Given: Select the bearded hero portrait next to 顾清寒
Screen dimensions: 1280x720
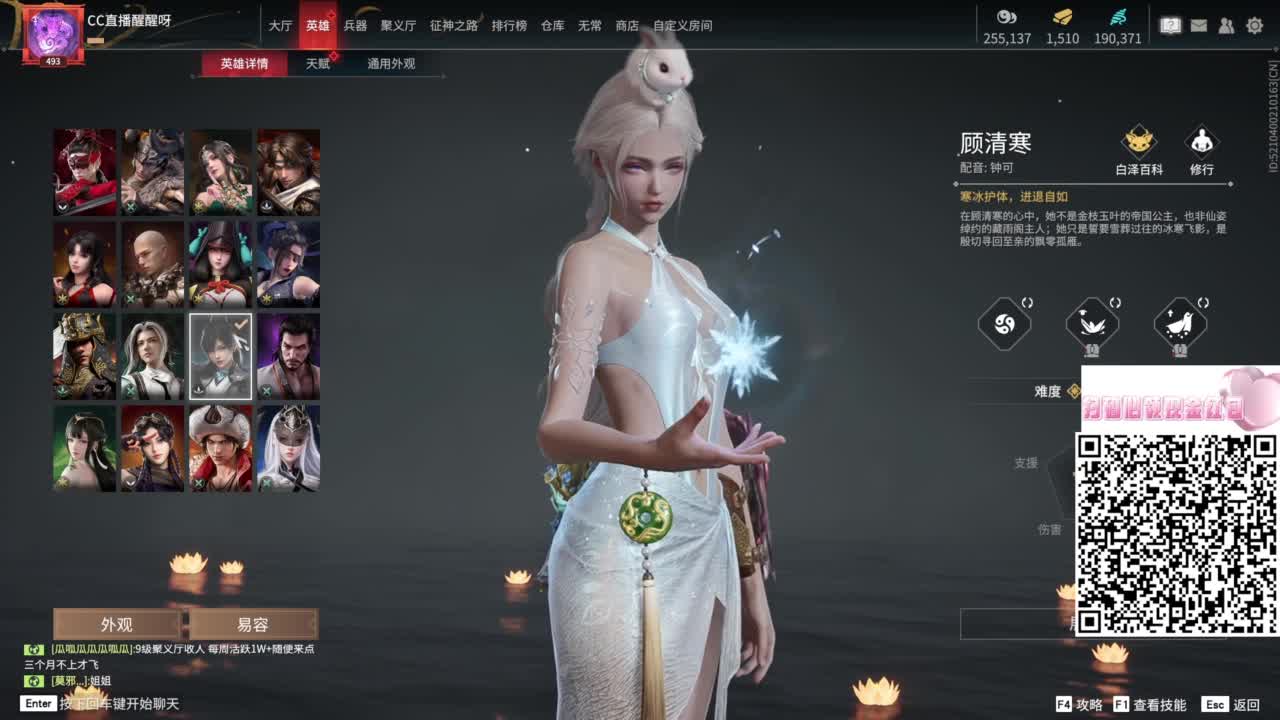Looking at the screenshot, I should (287, 354).
